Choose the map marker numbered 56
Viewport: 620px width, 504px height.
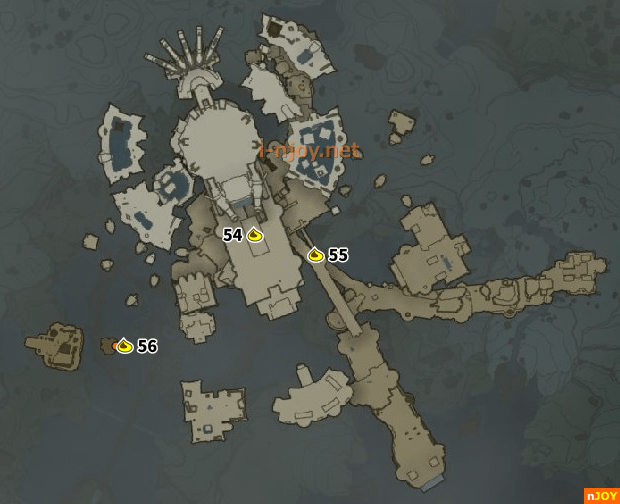pyautogui.click(x=124, y=346)
